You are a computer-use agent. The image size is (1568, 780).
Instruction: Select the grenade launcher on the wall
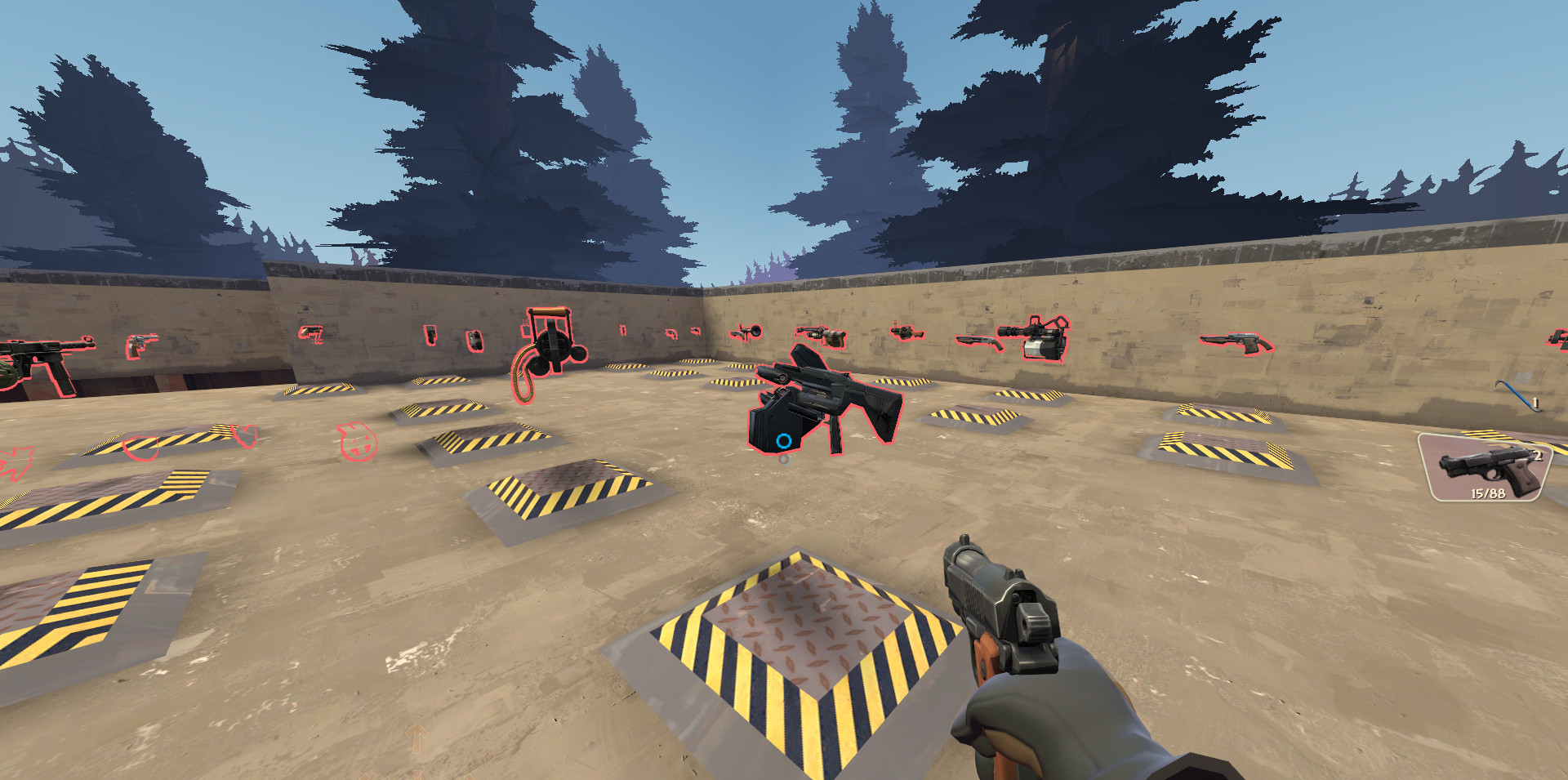tap(905, 333)
